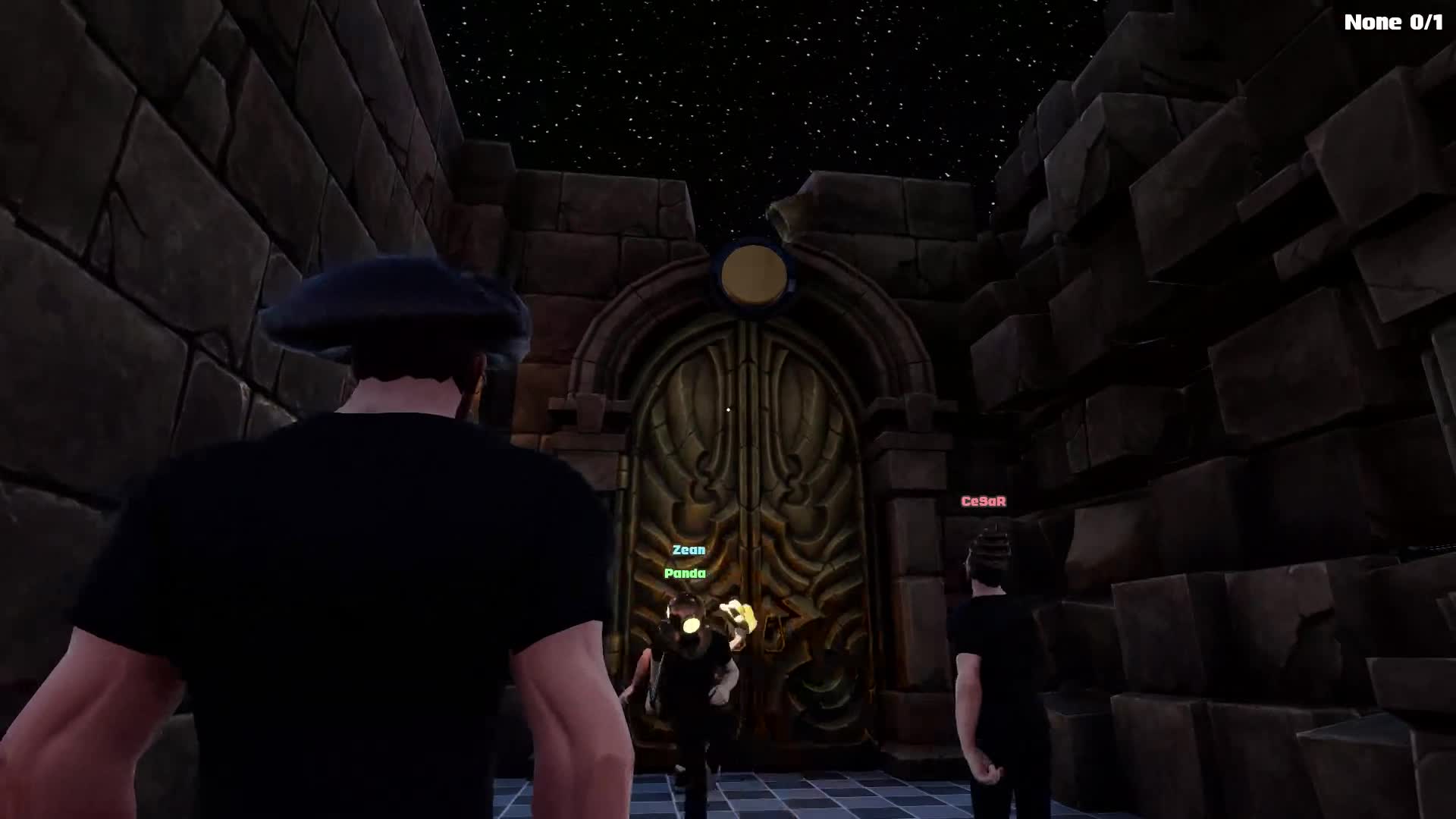Click the Panda nametag
Screen dimensions: 1456x819
coord(685,574)
